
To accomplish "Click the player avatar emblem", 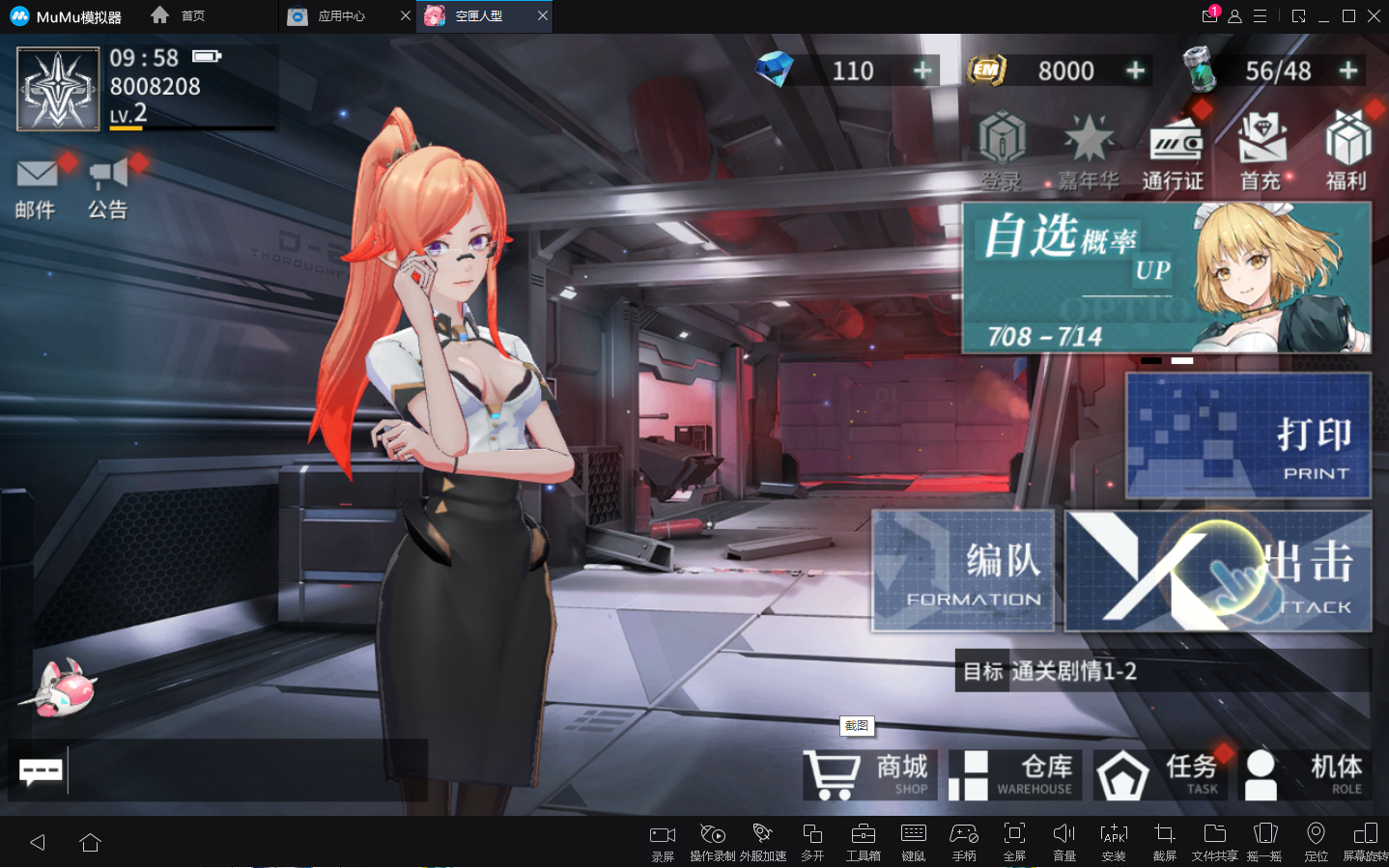I will (x=58, y=90).
